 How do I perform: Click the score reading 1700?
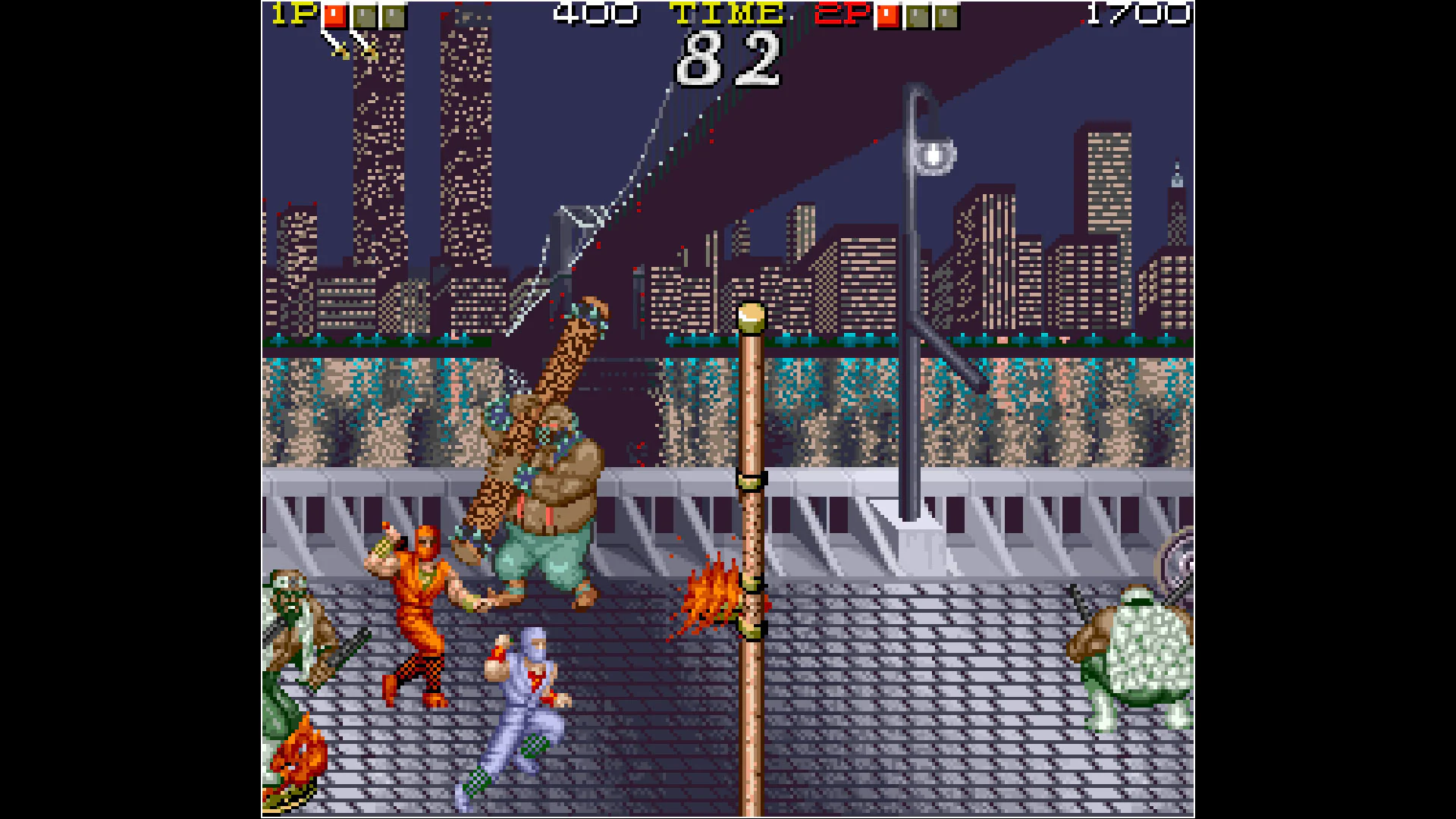(1137, 14)
